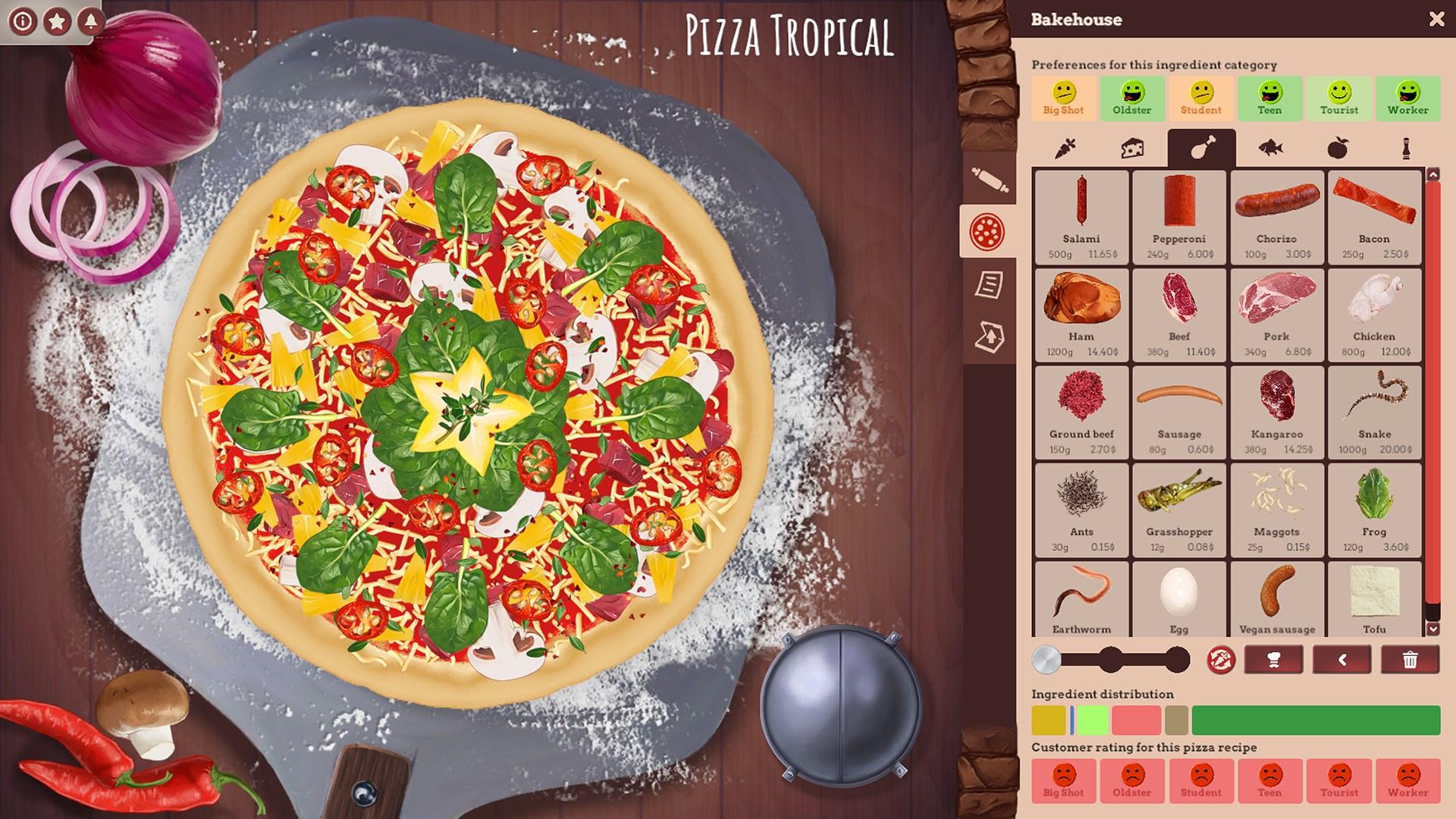
Task: Toggle the Big Shot customer preference
Action: click(x=1064, y=97)
